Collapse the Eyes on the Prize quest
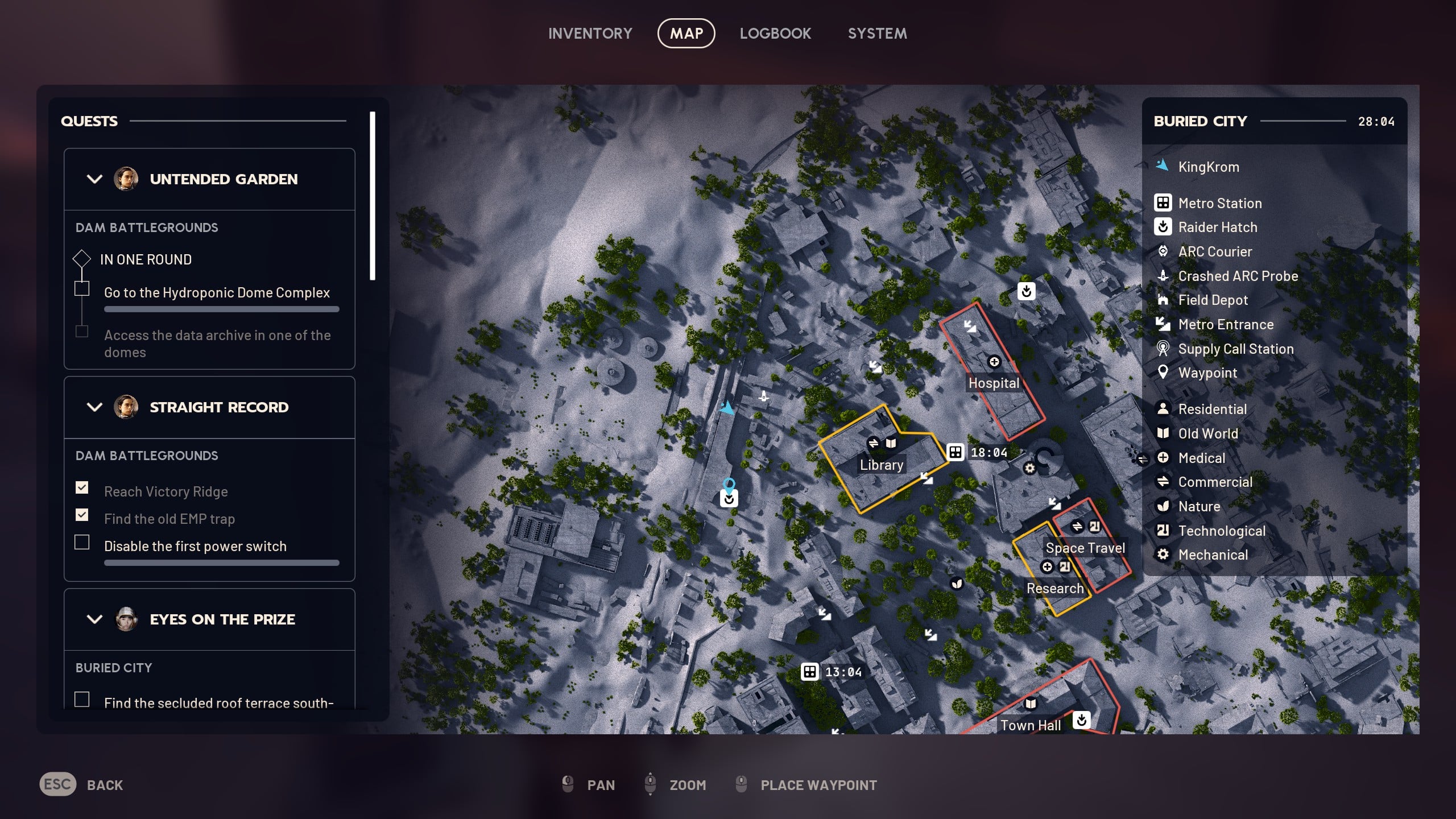Image resolution: width=1456 pixels, height=819 pixels. (95, 619)
